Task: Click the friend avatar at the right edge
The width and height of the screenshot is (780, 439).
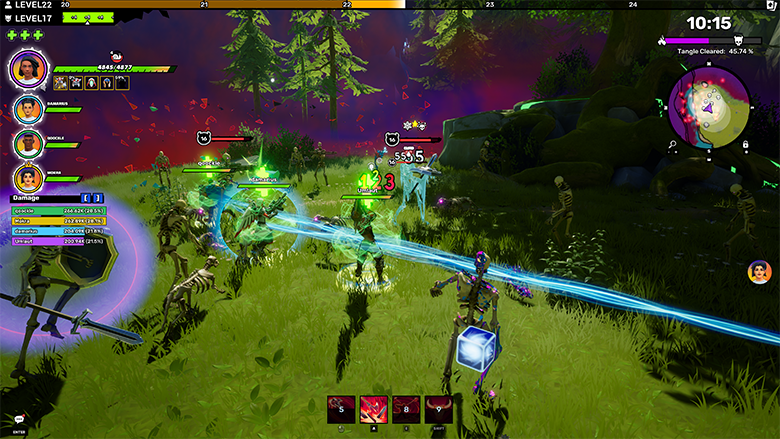Action: click(760, 272)
